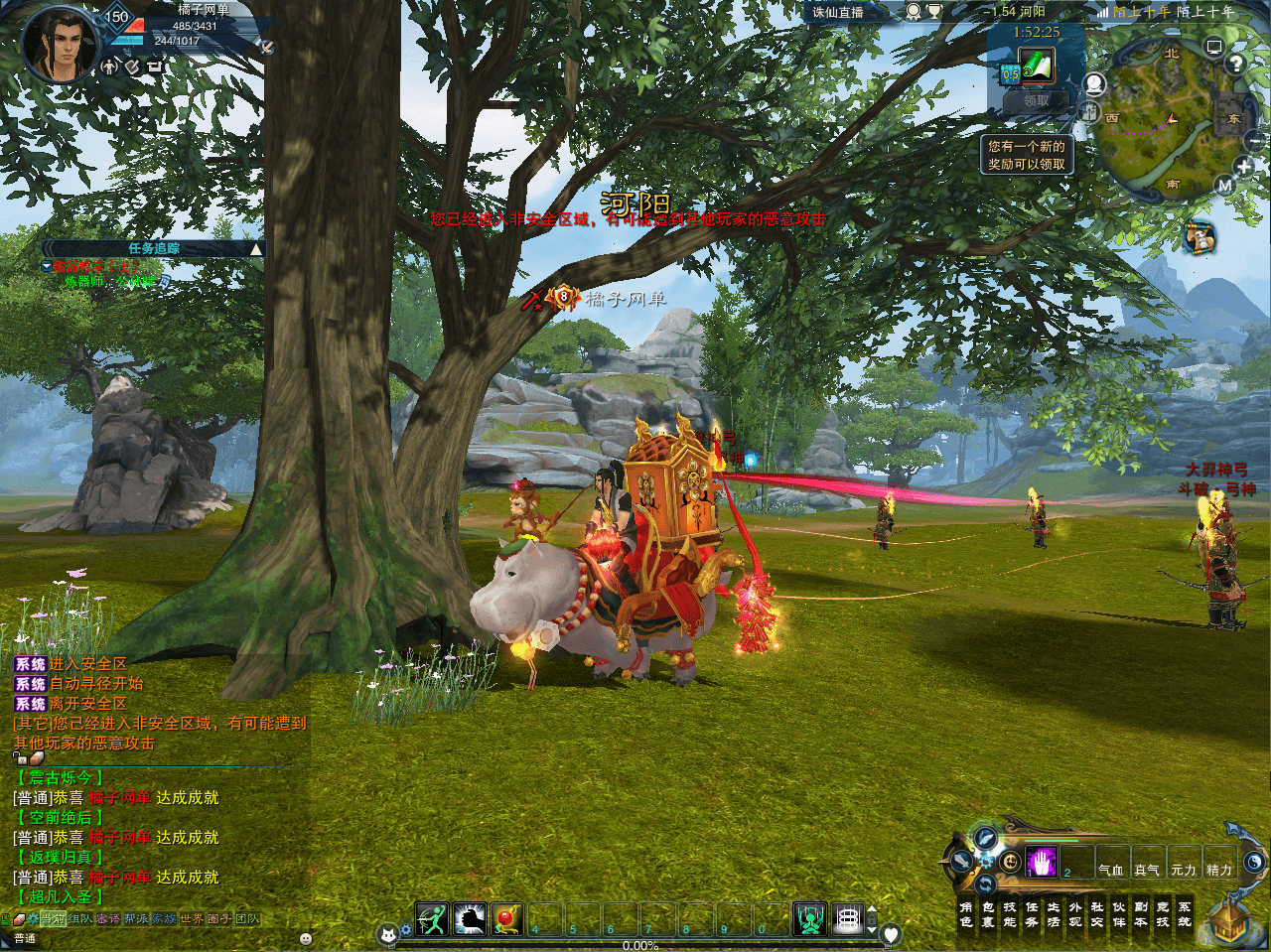Activate the purple hand skill
The height and width of the screenshot is (952, 1271).
[1041, 862]
